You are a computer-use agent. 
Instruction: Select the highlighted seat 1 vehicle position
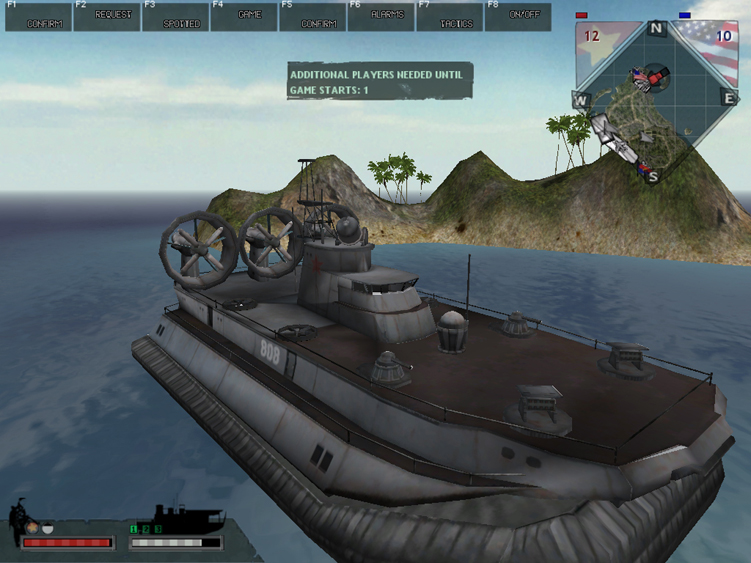[134, 529]
